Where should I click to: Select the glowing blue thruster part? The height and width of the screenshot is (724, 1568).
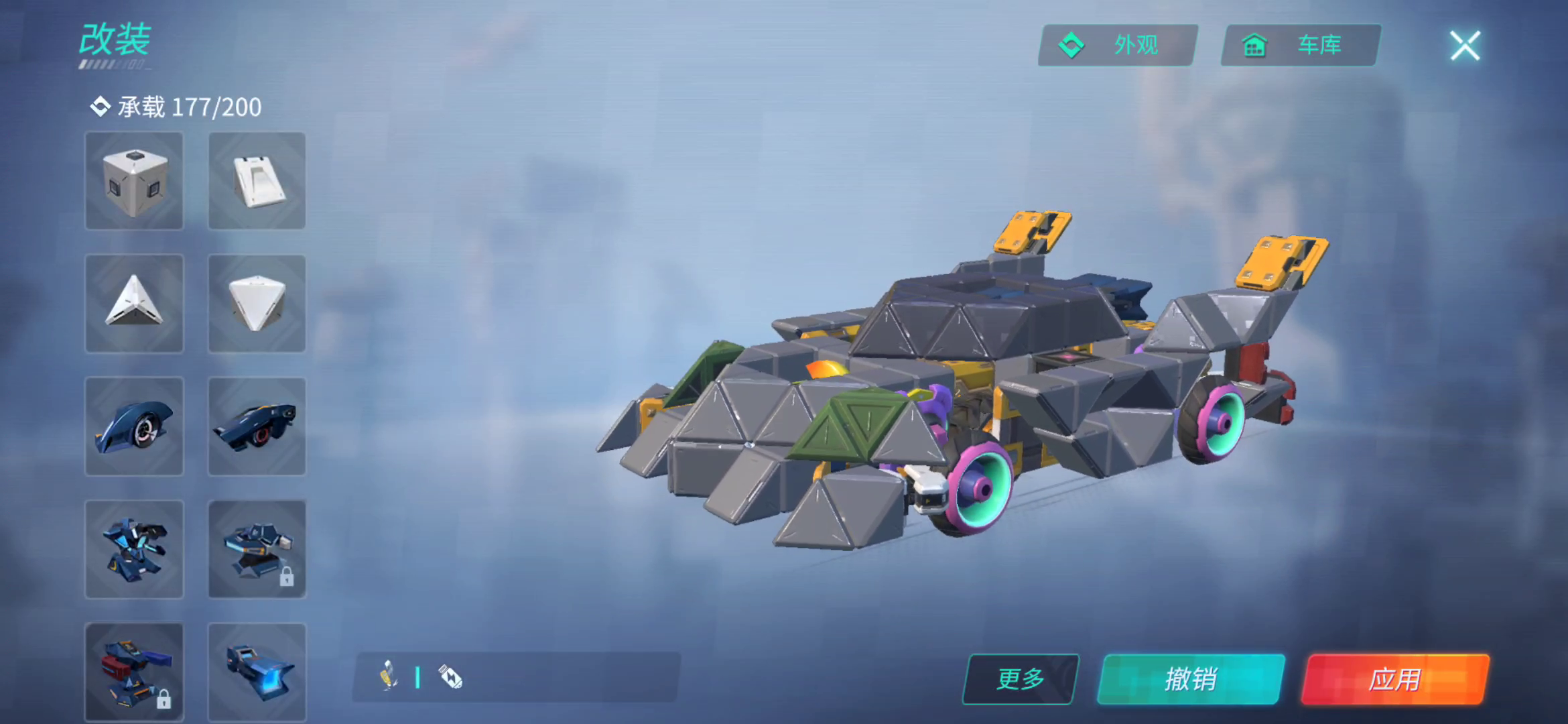coord(257,672)
